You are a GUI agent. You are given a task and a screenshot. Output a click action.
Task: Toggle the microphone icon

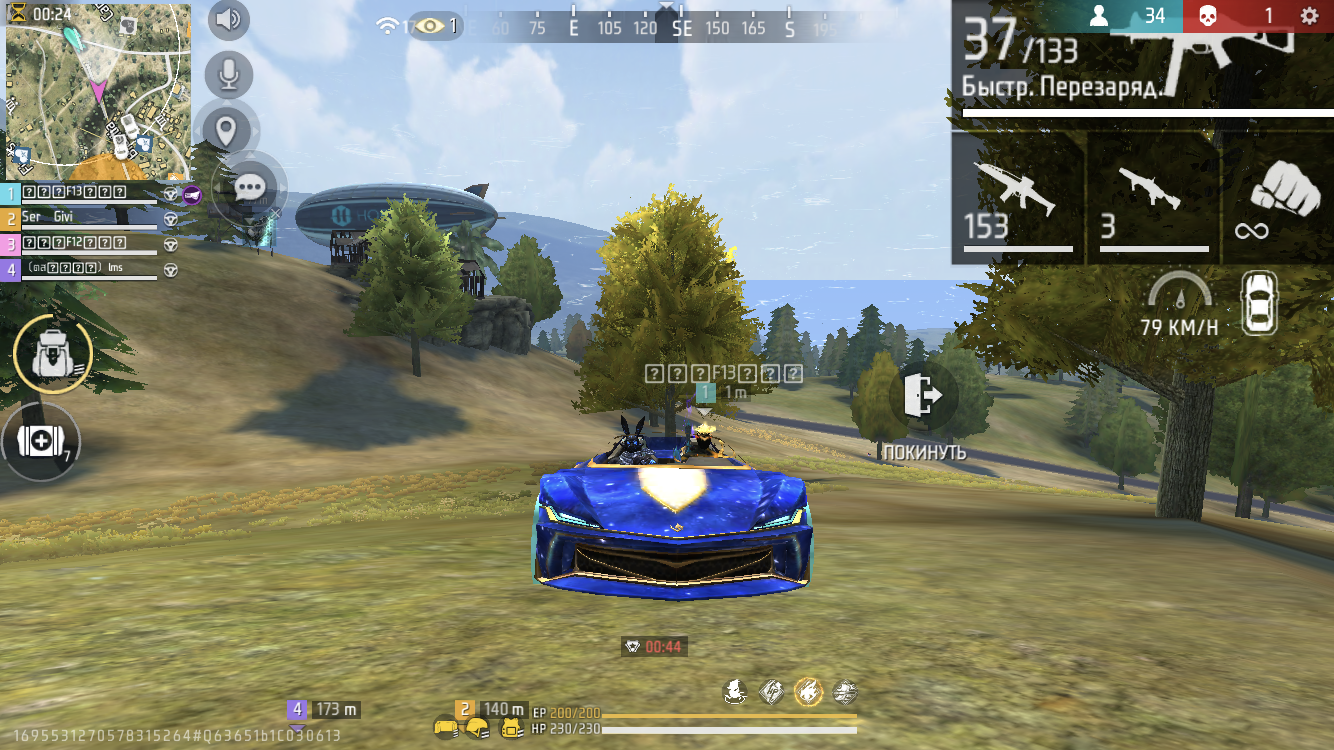pyautogui.click(x=228, y=75)
